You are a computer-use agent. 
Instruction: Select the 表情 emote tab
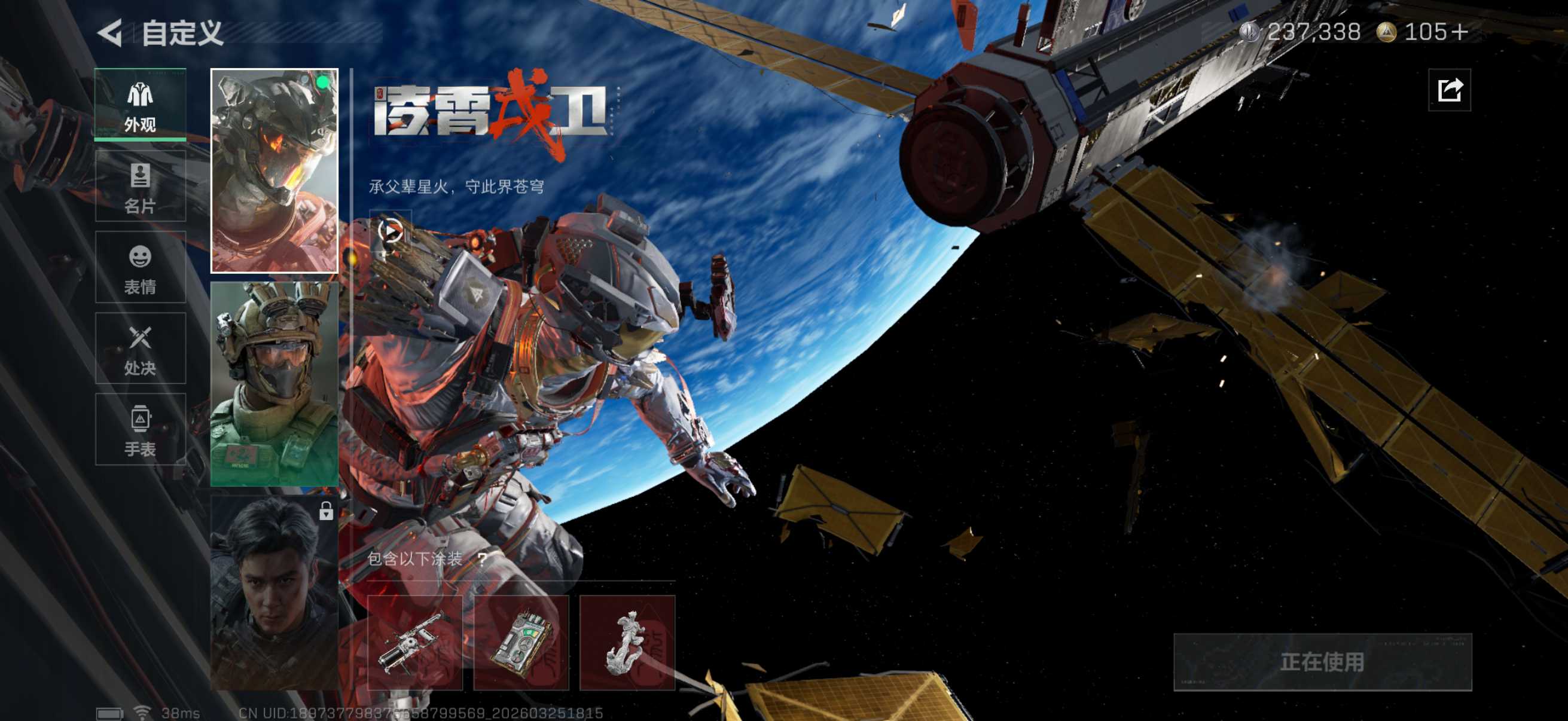141,268
